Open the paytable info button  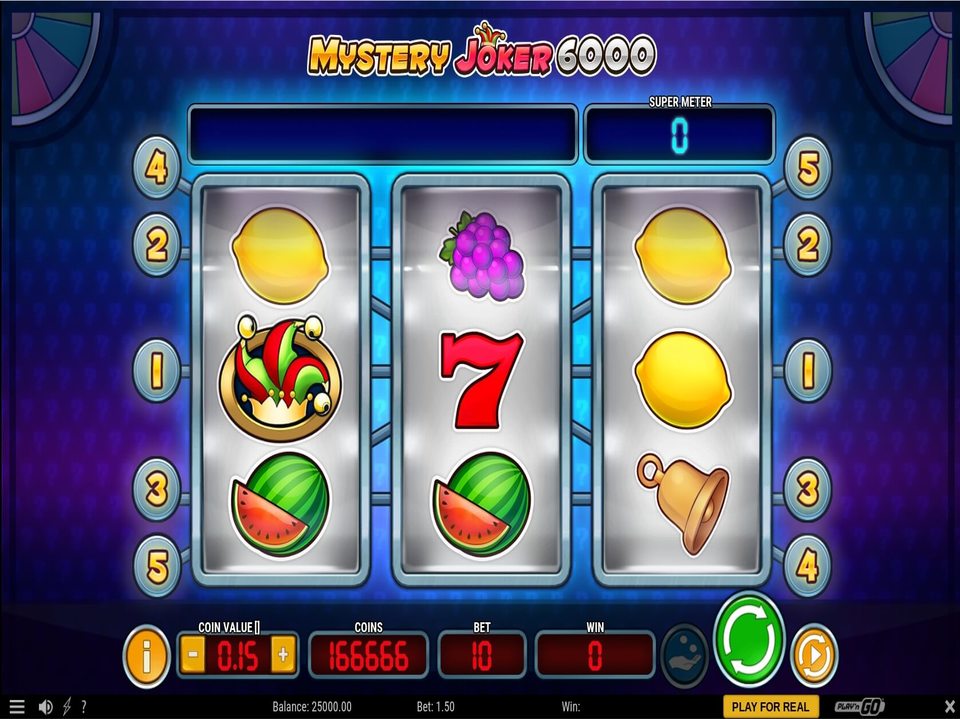[146, 656]
